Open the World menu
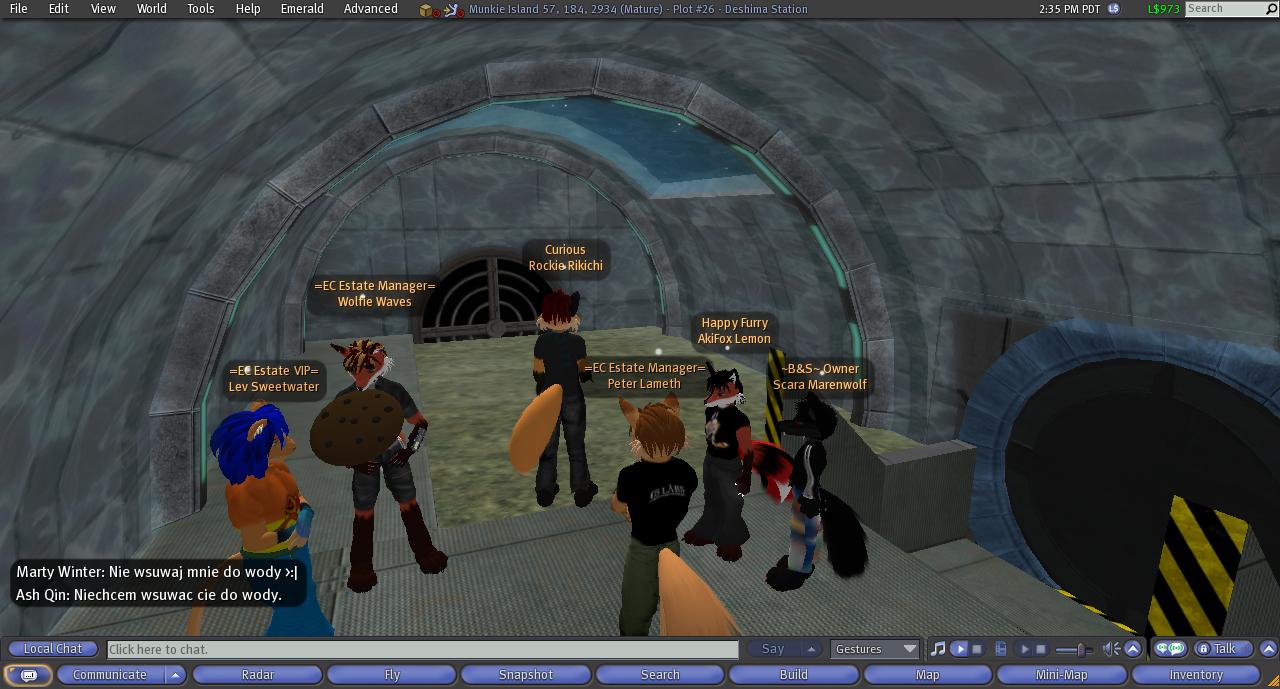The width and height of the screenshot is (1280, 689). pos(151,9)
